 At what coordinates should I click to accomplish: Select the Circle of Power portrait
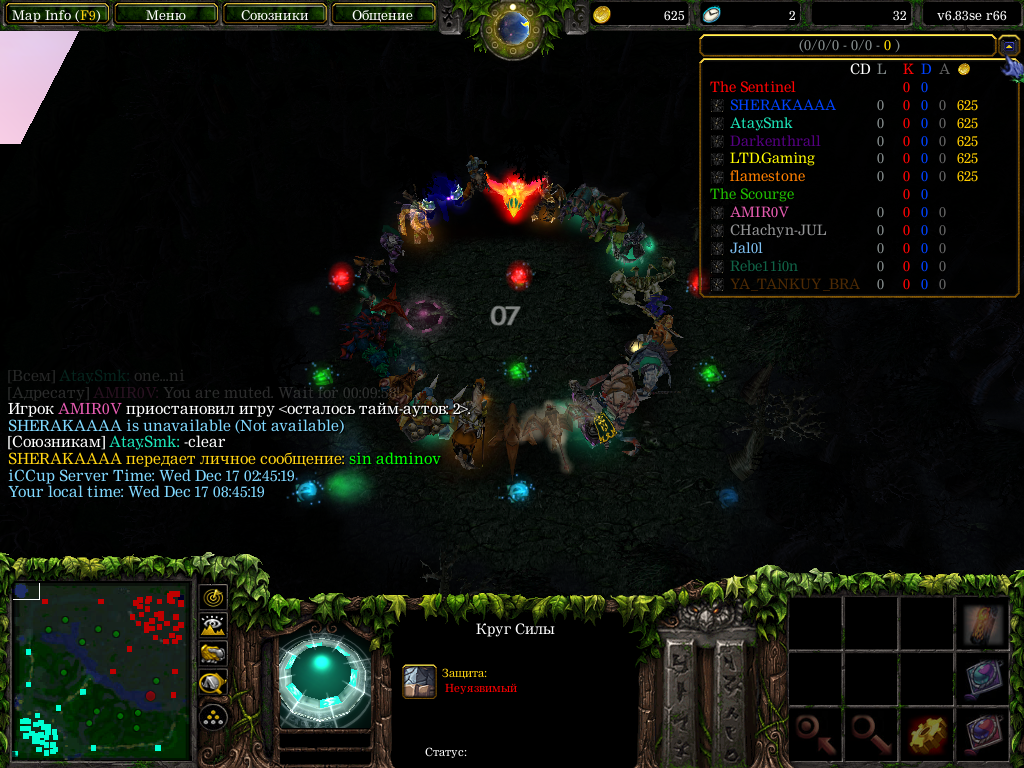click(x=323, y=676)
